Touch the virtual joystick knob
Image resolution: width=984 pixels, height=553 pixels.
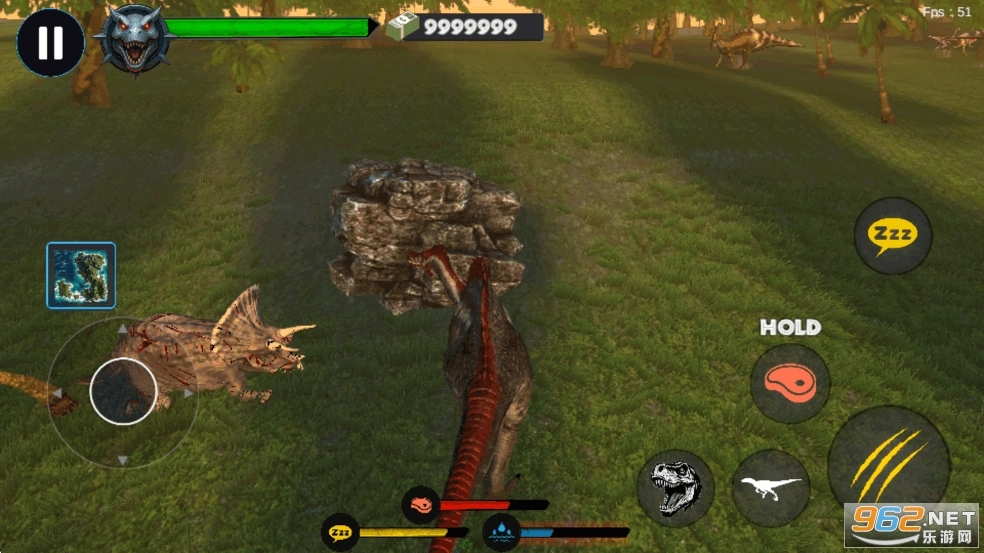tap(123, 390)
